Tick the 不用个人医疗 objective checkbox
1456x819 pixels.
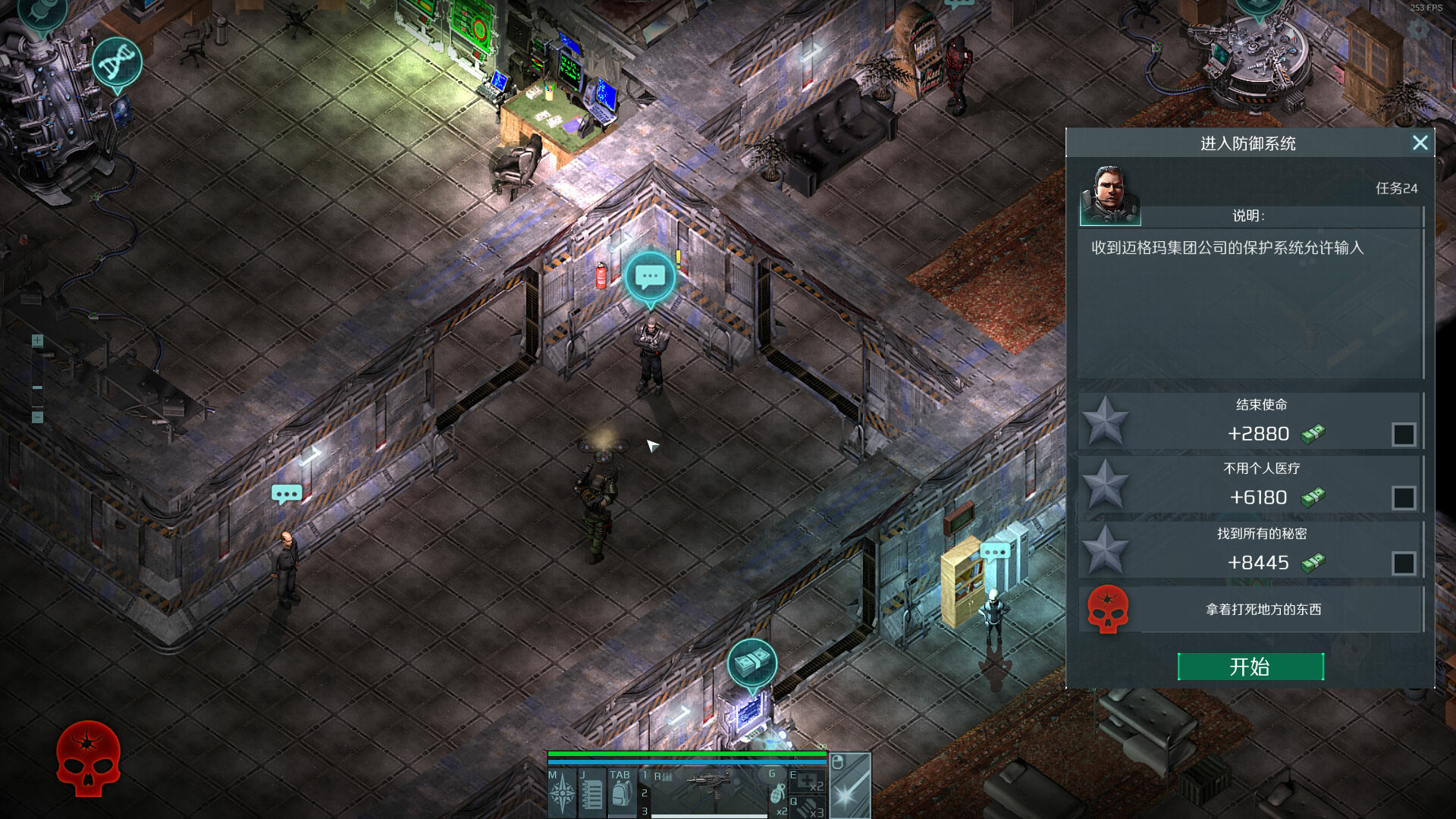[1403, 497]
